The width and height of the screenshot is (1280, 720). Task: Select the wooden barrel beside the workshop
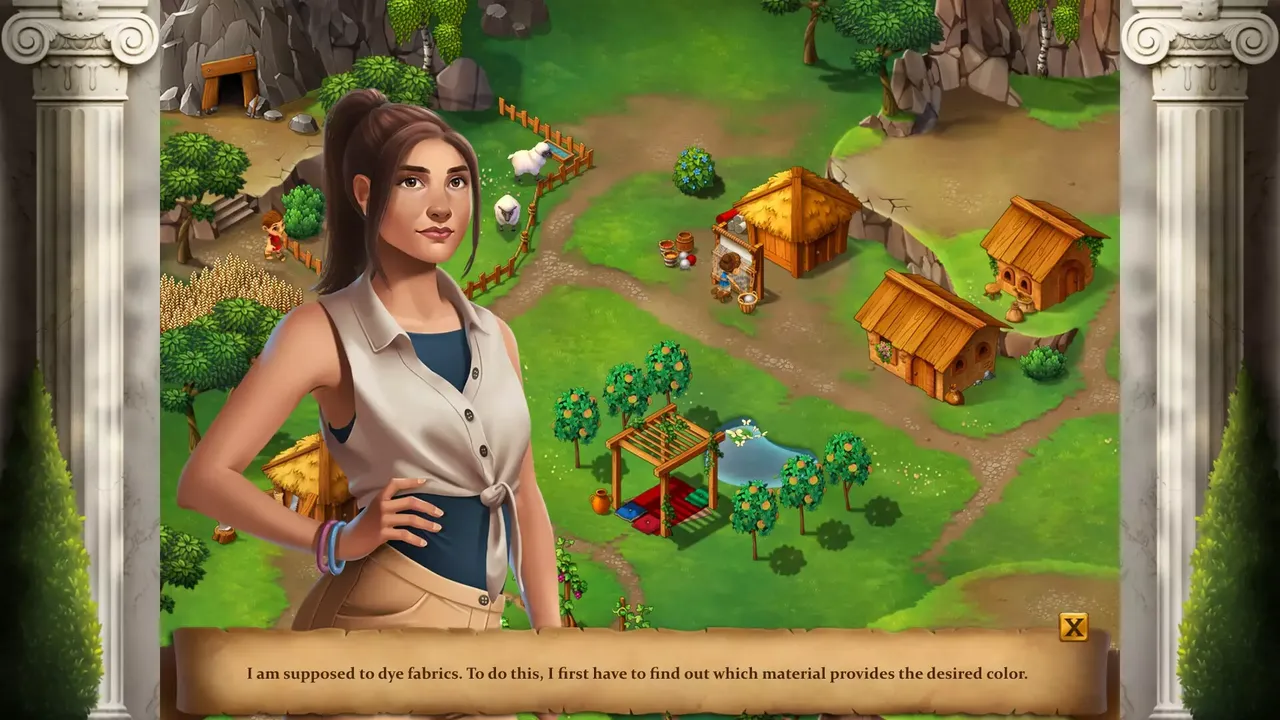(684, 243)
